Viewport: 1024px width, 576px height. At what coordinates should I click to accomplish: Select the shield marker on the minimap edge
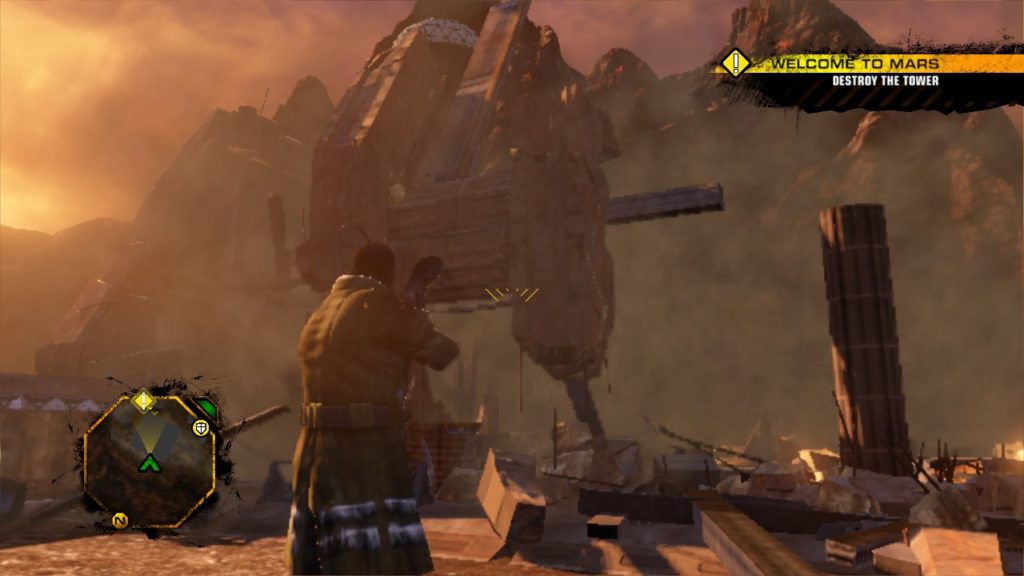click(x=201, y=428)
